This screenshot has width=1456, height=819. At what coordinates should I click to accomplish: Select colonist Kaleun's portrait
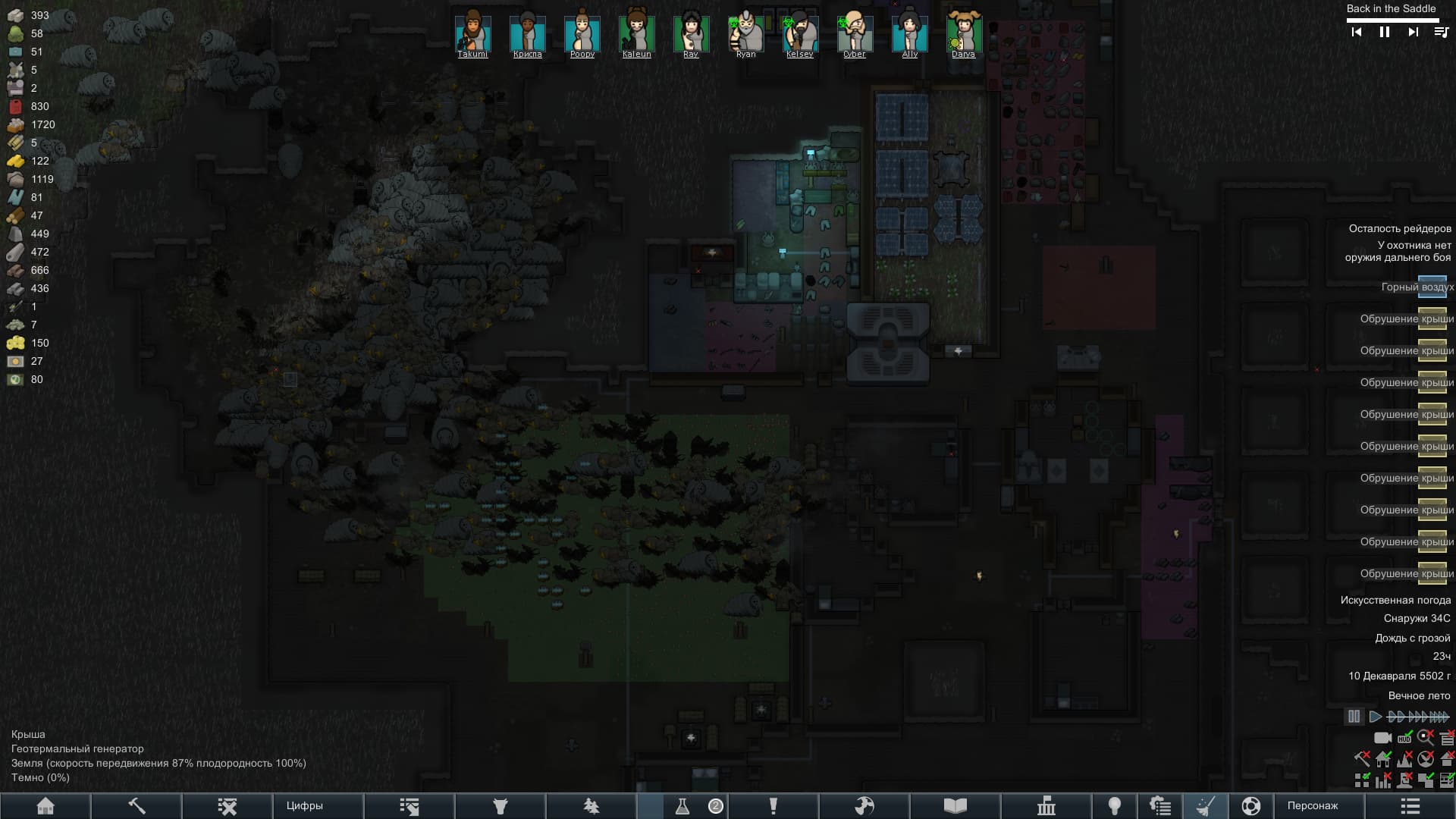(636, 33)
